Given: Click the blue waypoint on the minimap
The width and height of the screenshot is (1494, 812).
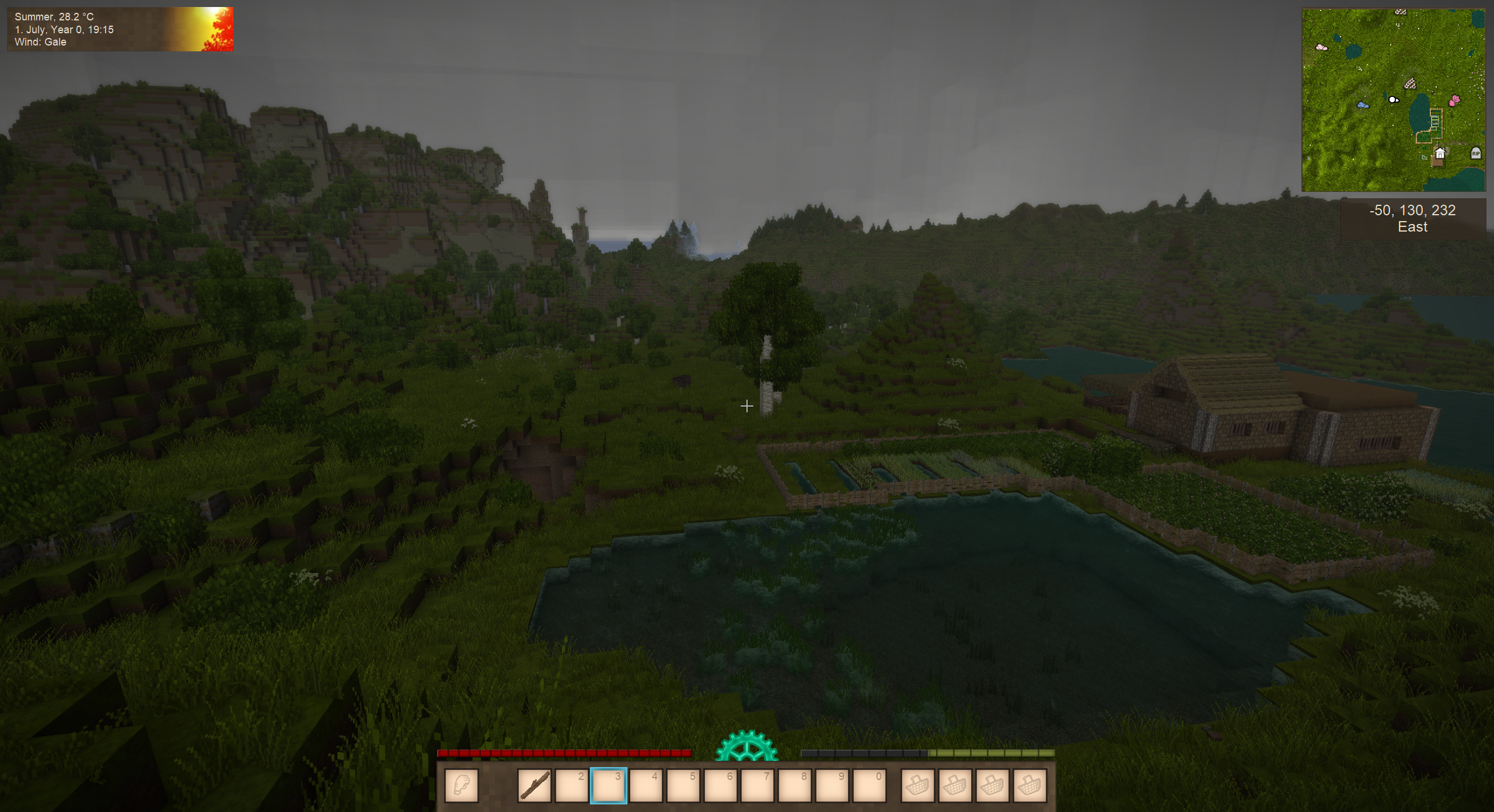Looking at the screenshot, I should coord(1363,105).
